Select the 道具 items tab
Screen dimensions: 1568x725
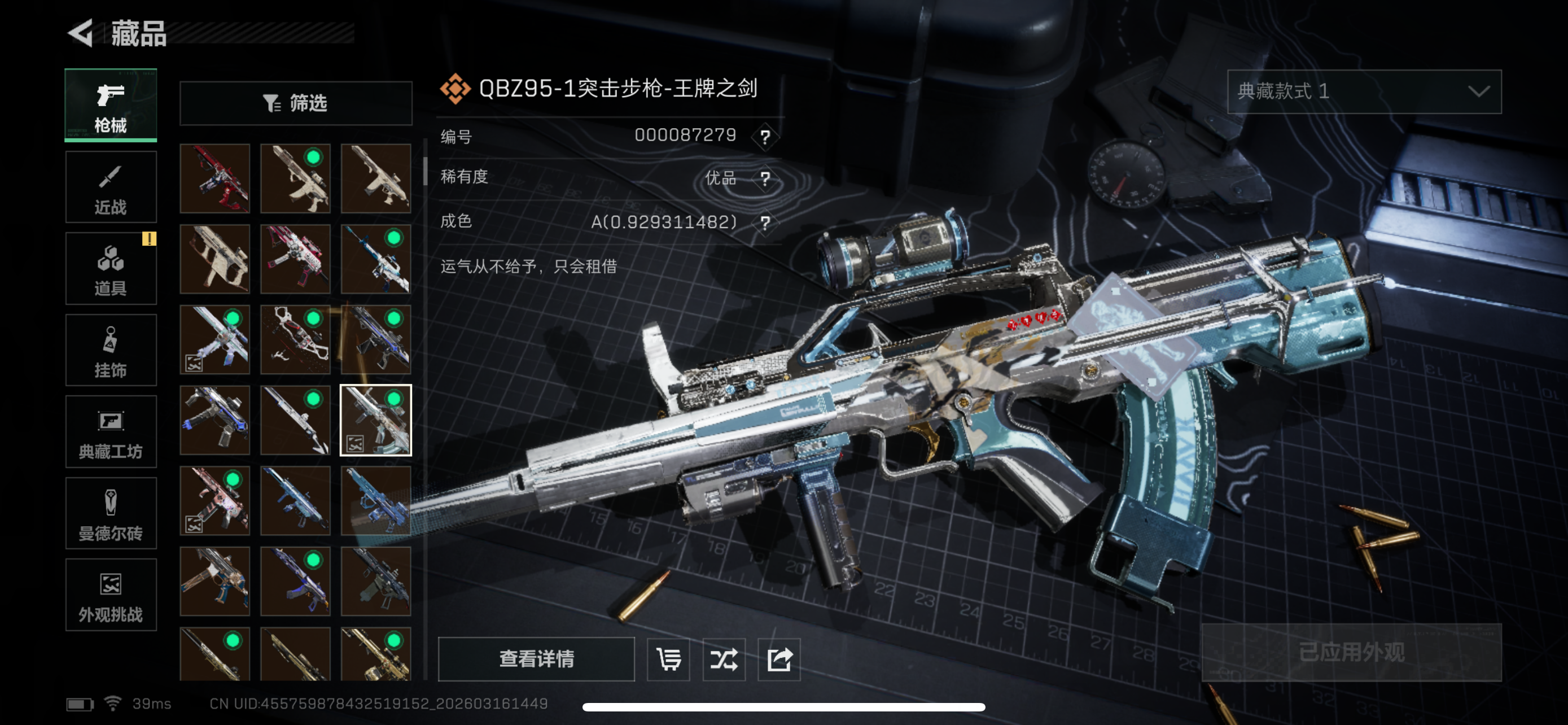[111, 268]
